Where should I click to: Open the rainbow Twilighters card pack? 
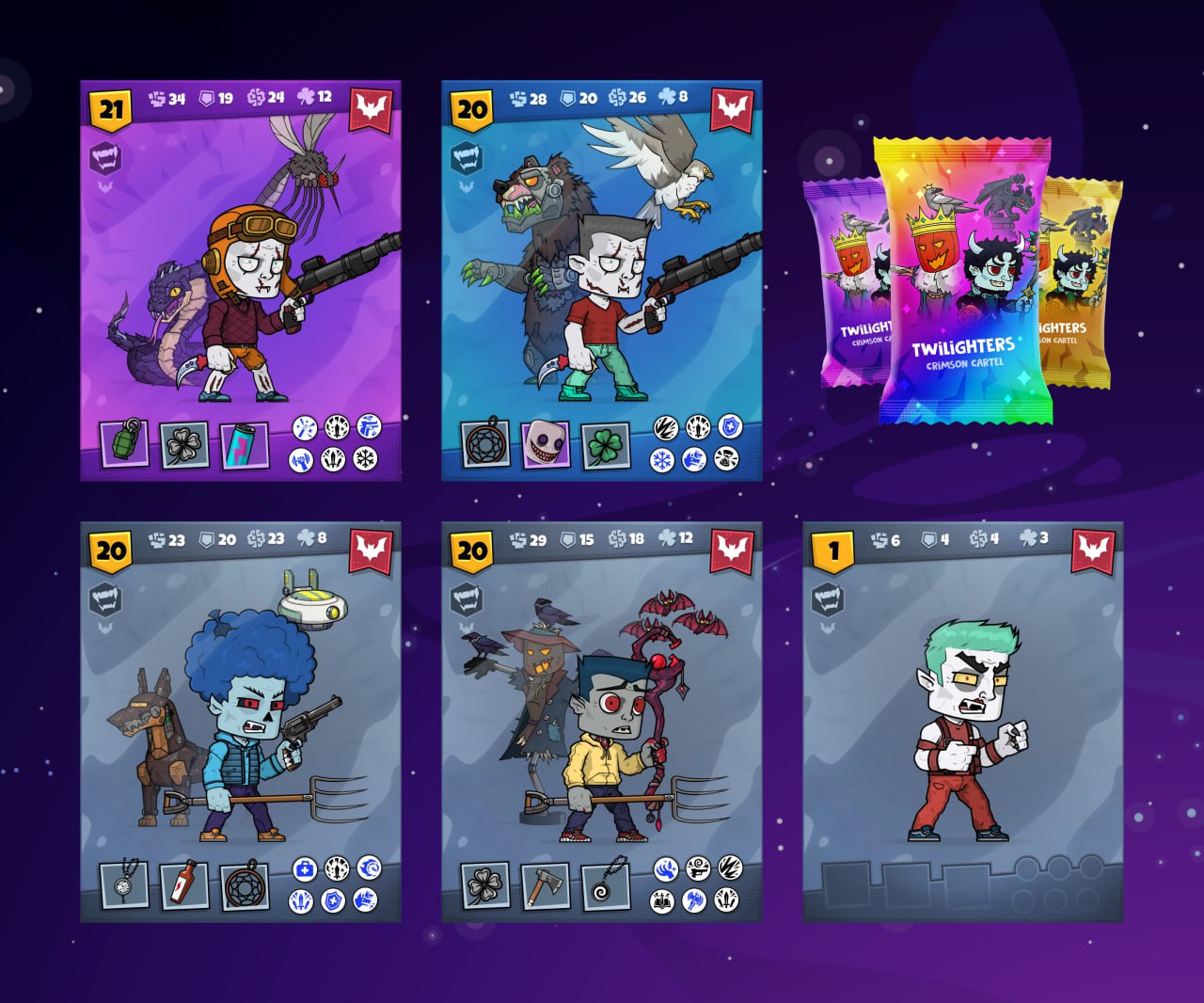963,282
